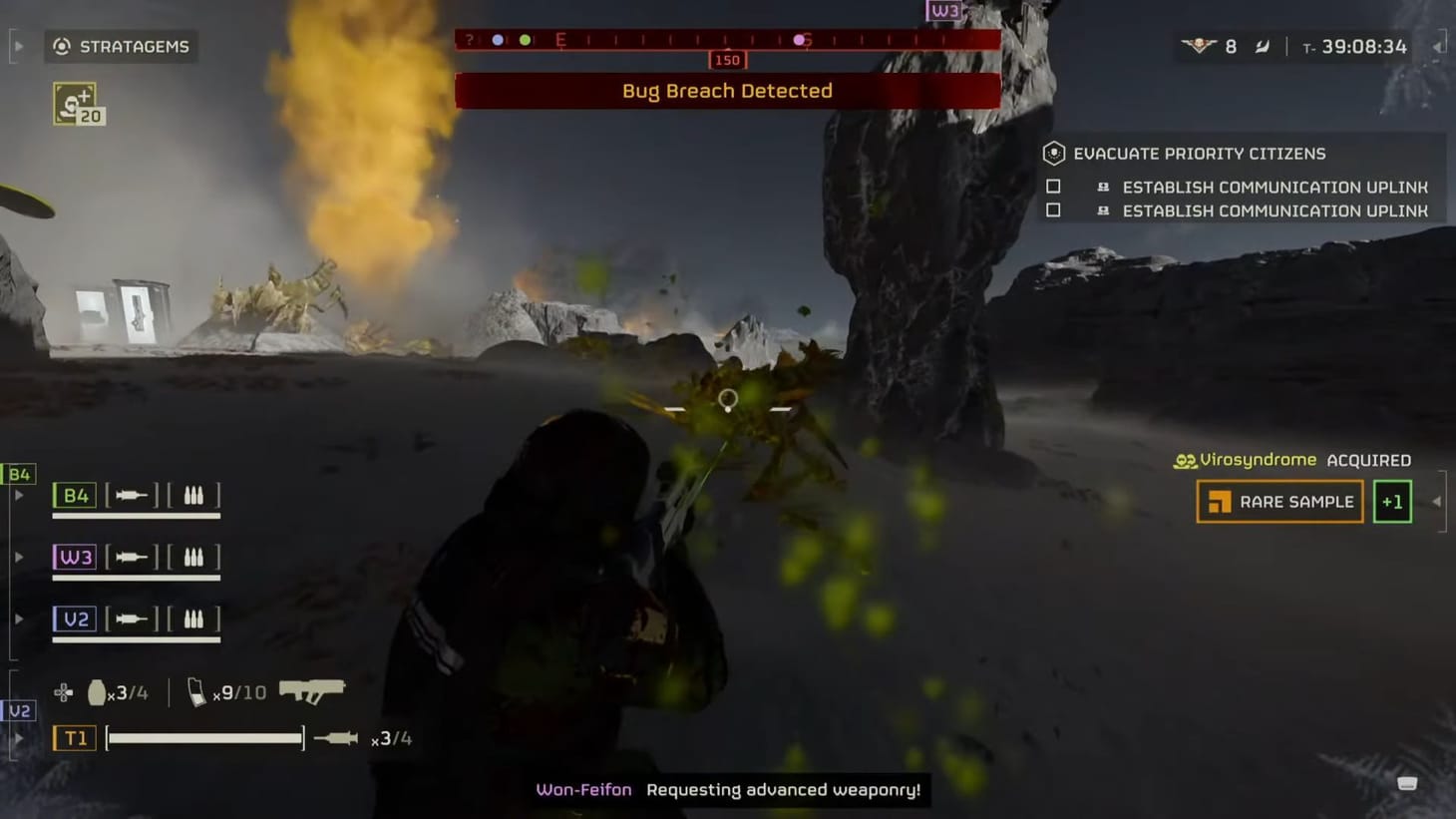
Task: Select the grenade icon in the ammo bar
Action: (x=95, y=690)
